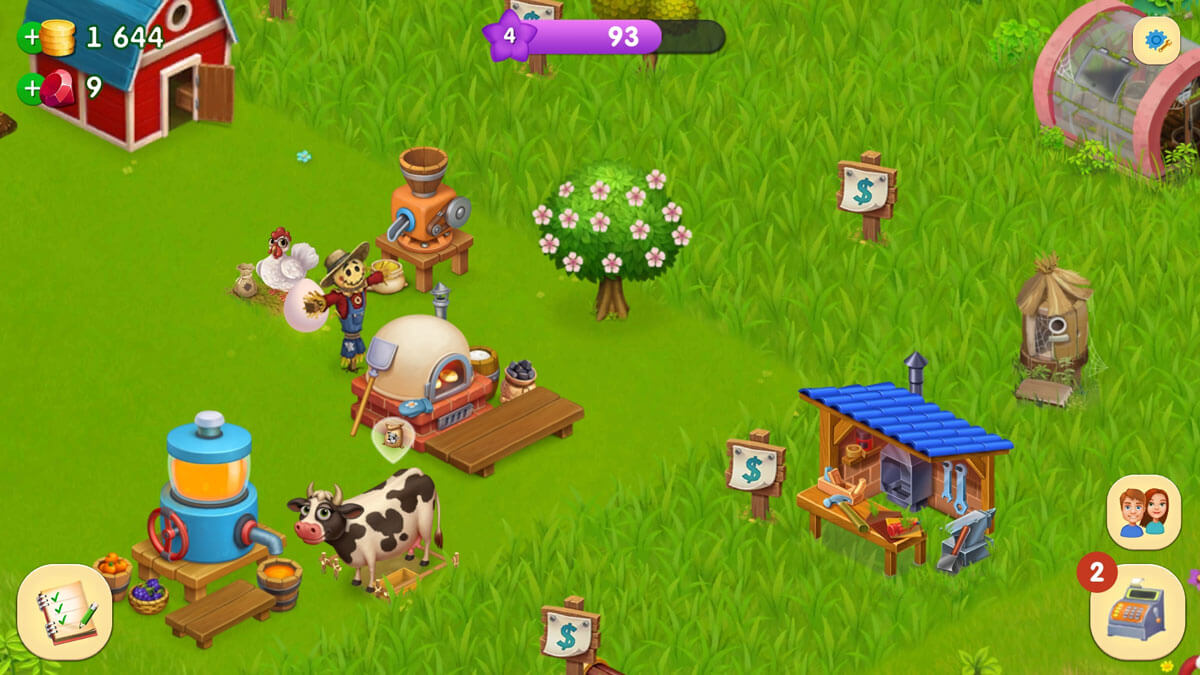The width and height of the screenshot is (1200, 675).
Task: Buy more rubies with plus button
Action: (x=31, y=88)
